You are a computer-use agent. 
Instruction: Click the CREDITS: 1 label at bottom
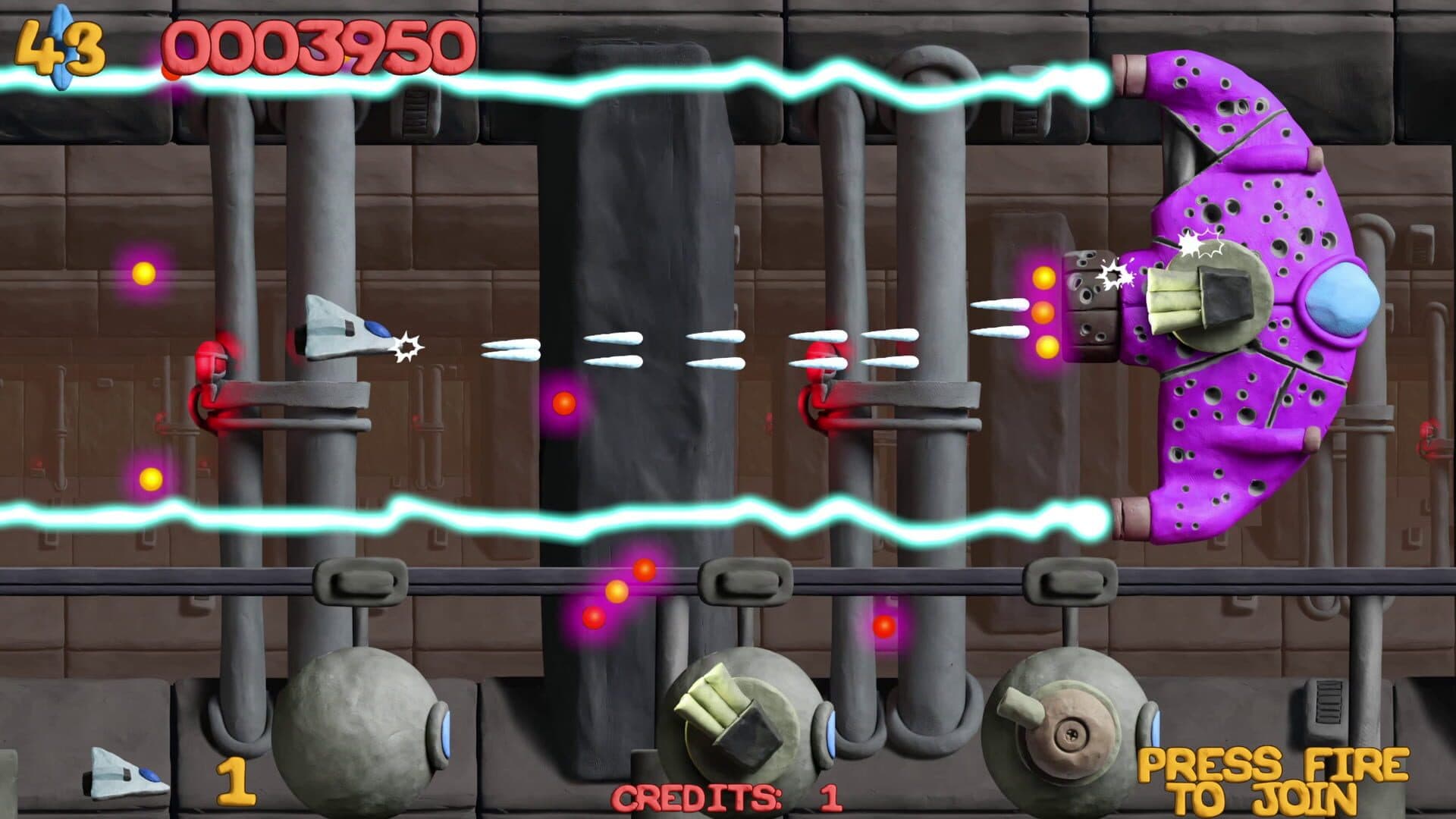pos(728,796)
